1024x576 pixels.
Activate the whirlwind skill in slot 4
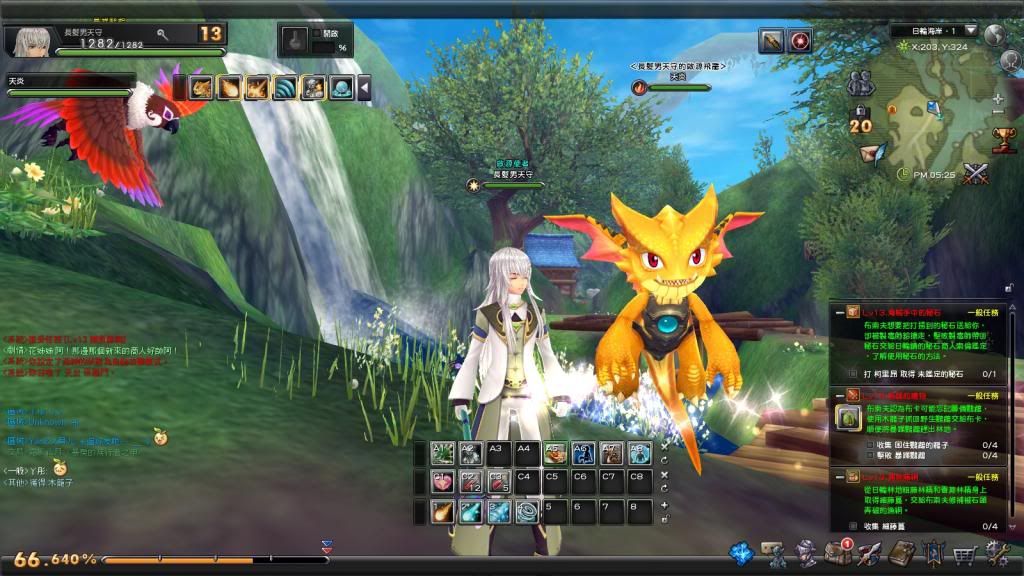526,512
